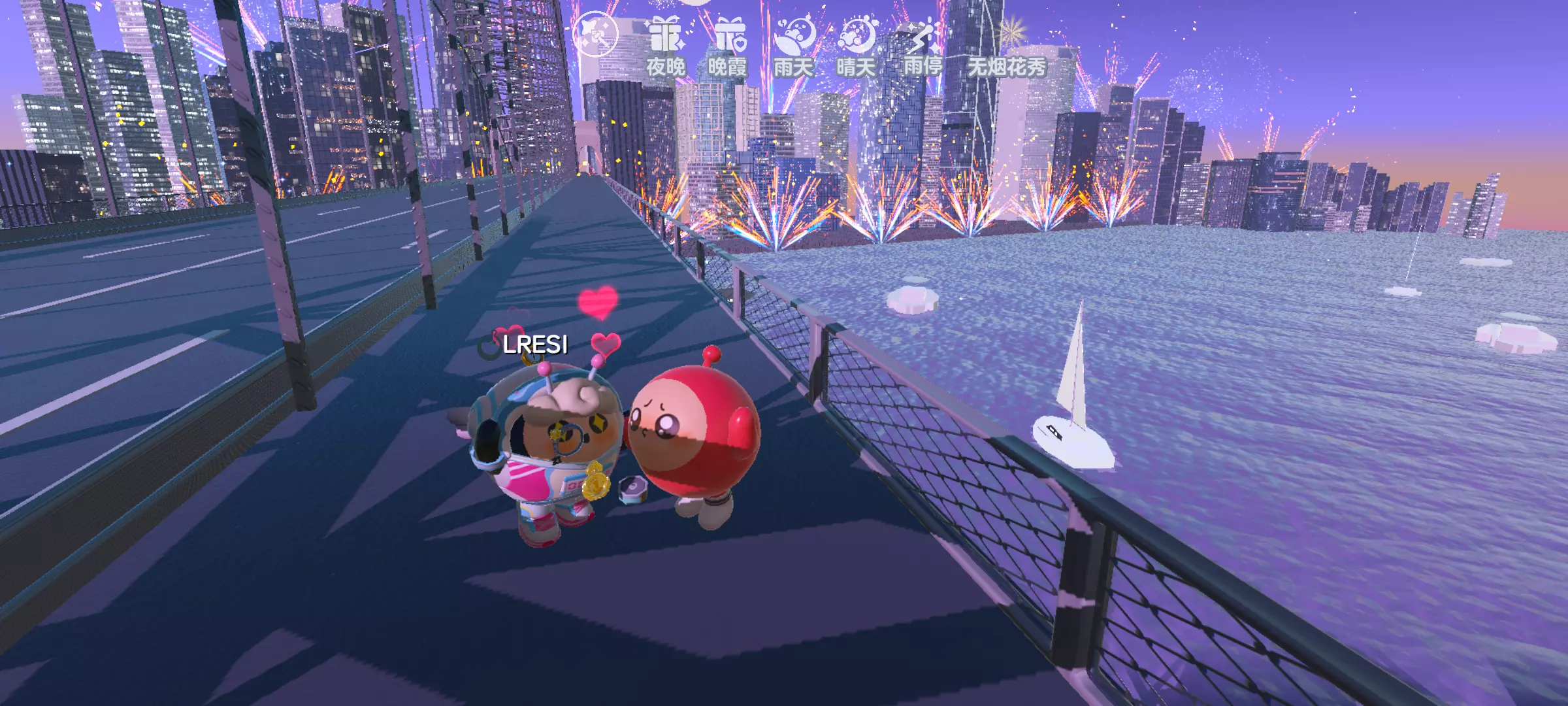Toggle the 无烟花秀 fireworks show option
Image resolution: width=1568 pixels, height=706 pixels.
pyautogui.click(x=1007, y=50)
